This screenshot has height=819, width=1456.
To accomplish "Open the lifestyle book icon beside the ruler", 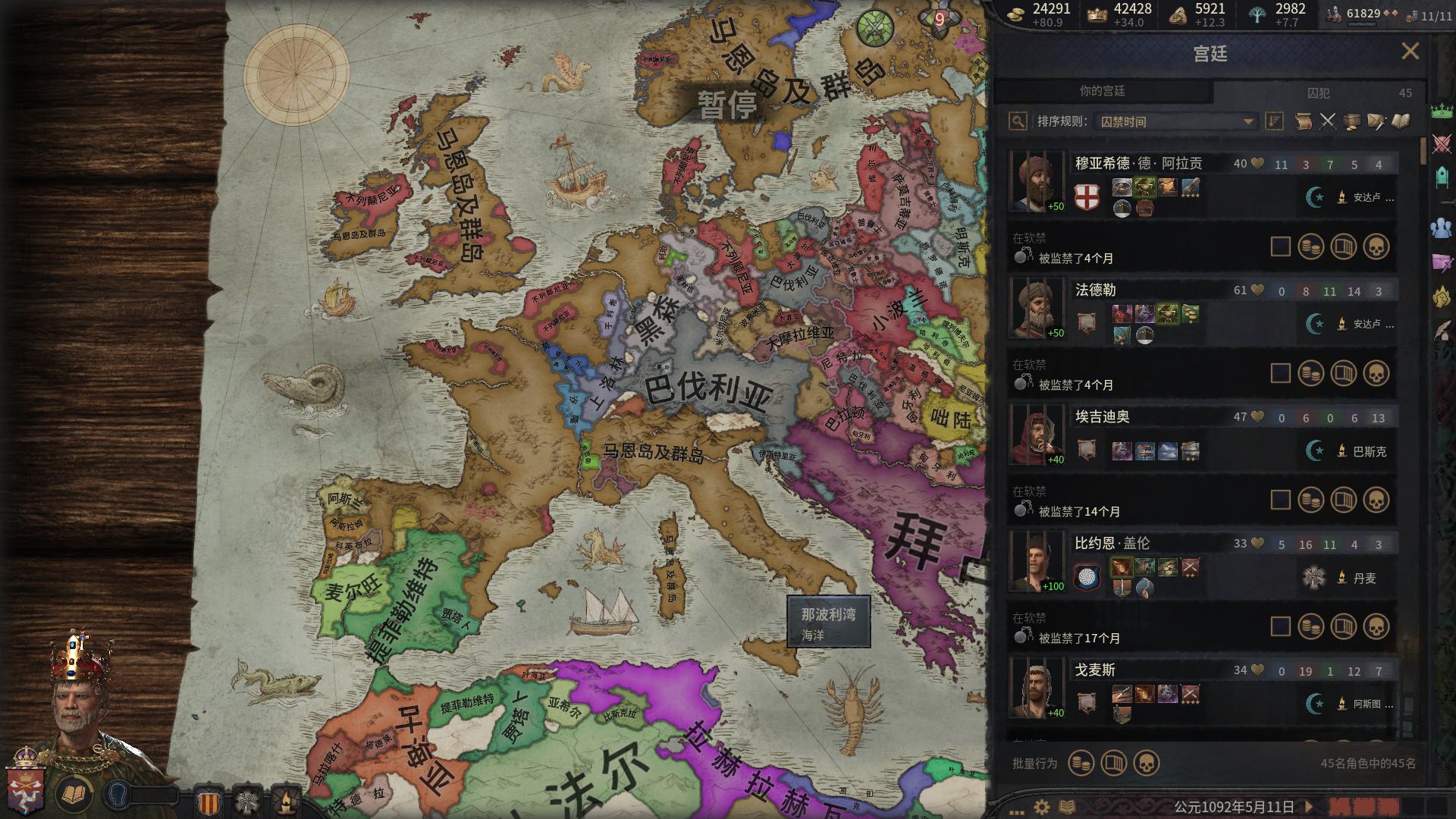I will coord(74,795).
